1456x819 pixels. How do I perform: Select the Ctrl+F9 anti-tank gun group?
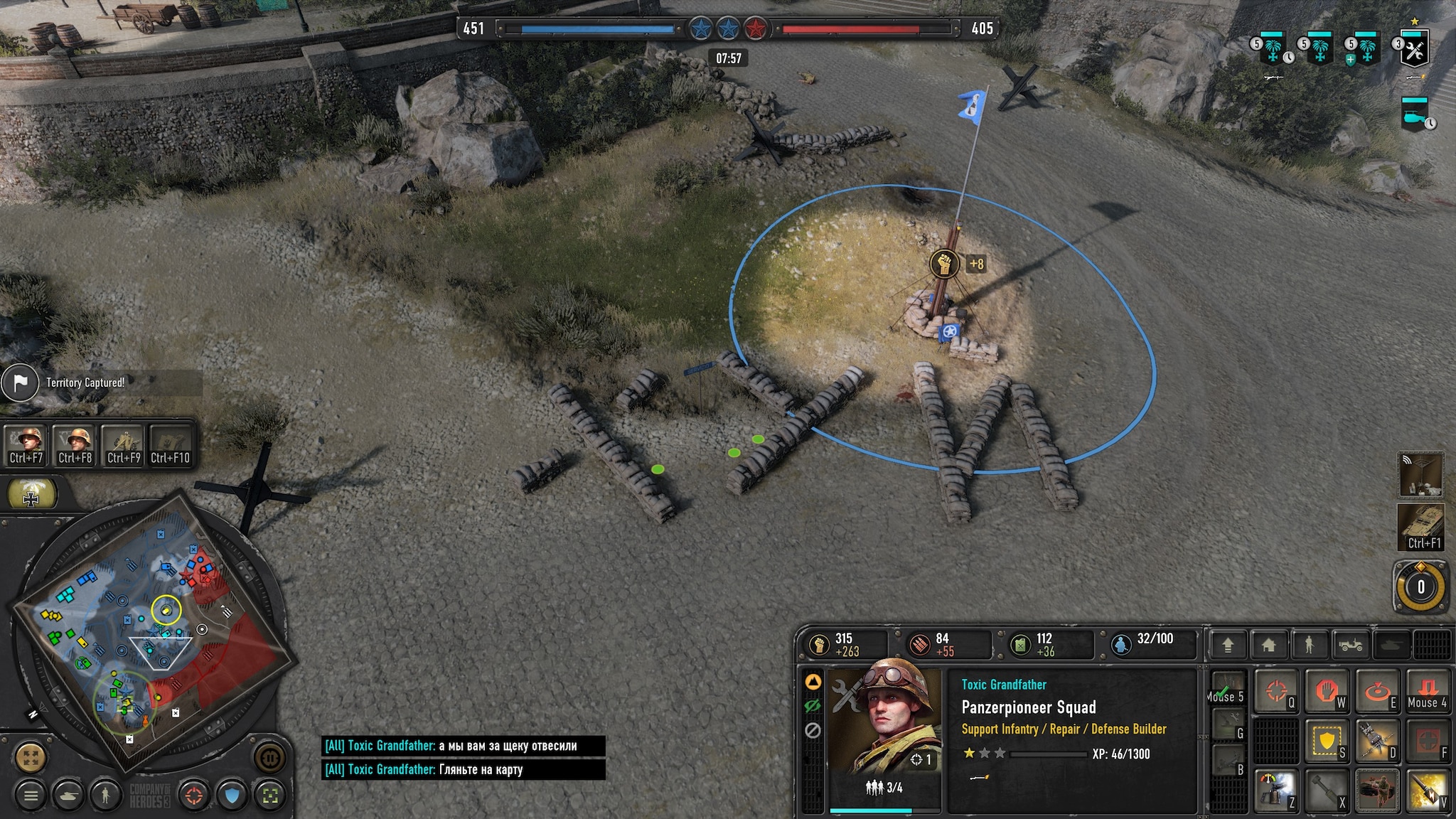124,445
